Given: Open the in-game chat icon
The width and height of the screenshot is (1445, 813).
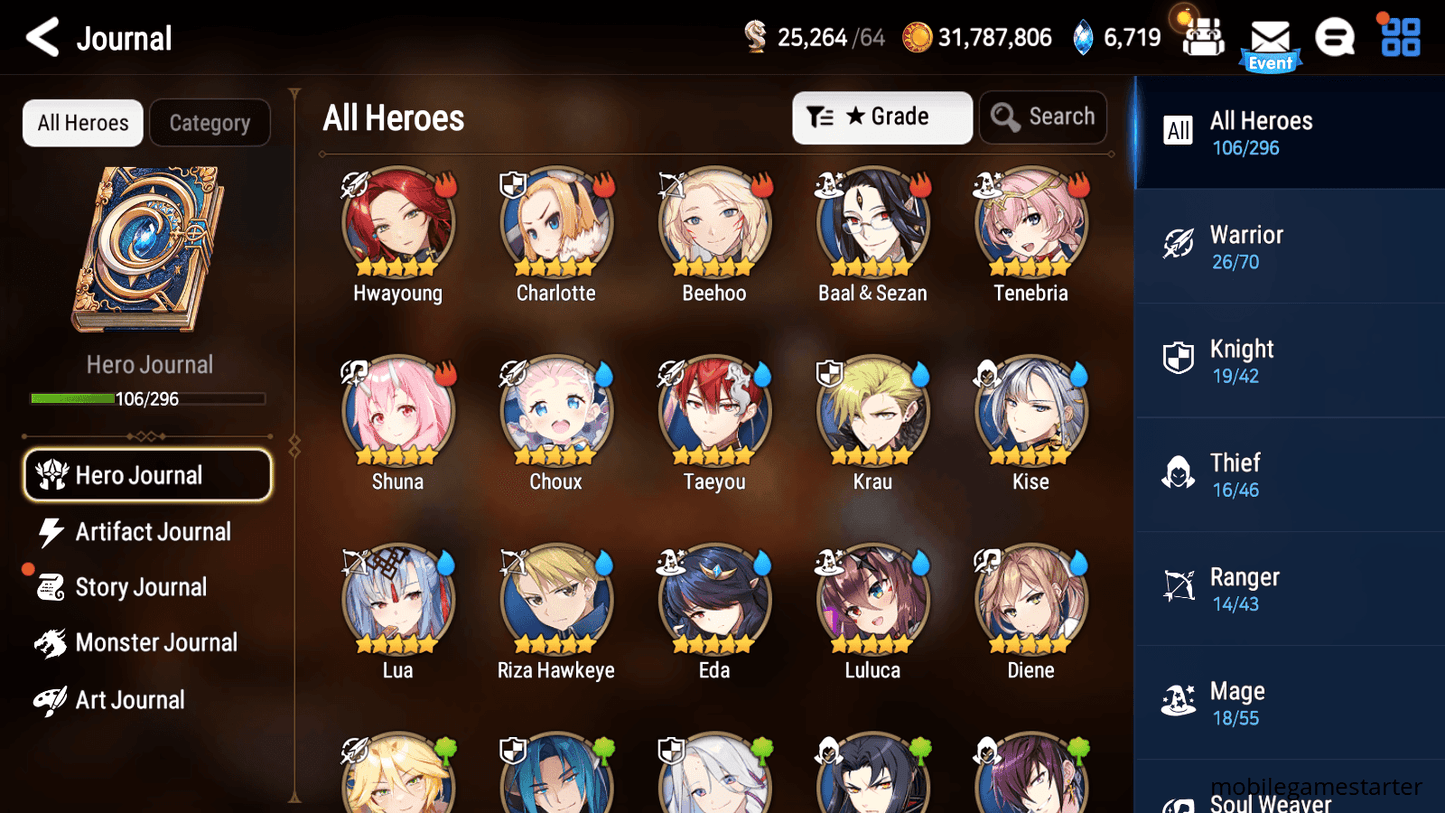Looking at the screenshot, I should point(1335,36).
